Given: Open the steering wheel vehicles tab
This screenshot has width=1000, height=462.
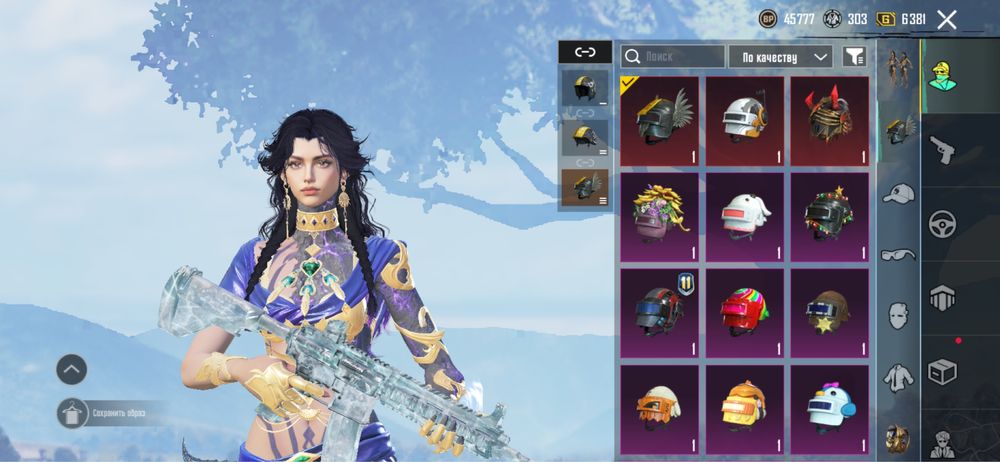Looking at the screenshot, I should click(x=943, y=224).
